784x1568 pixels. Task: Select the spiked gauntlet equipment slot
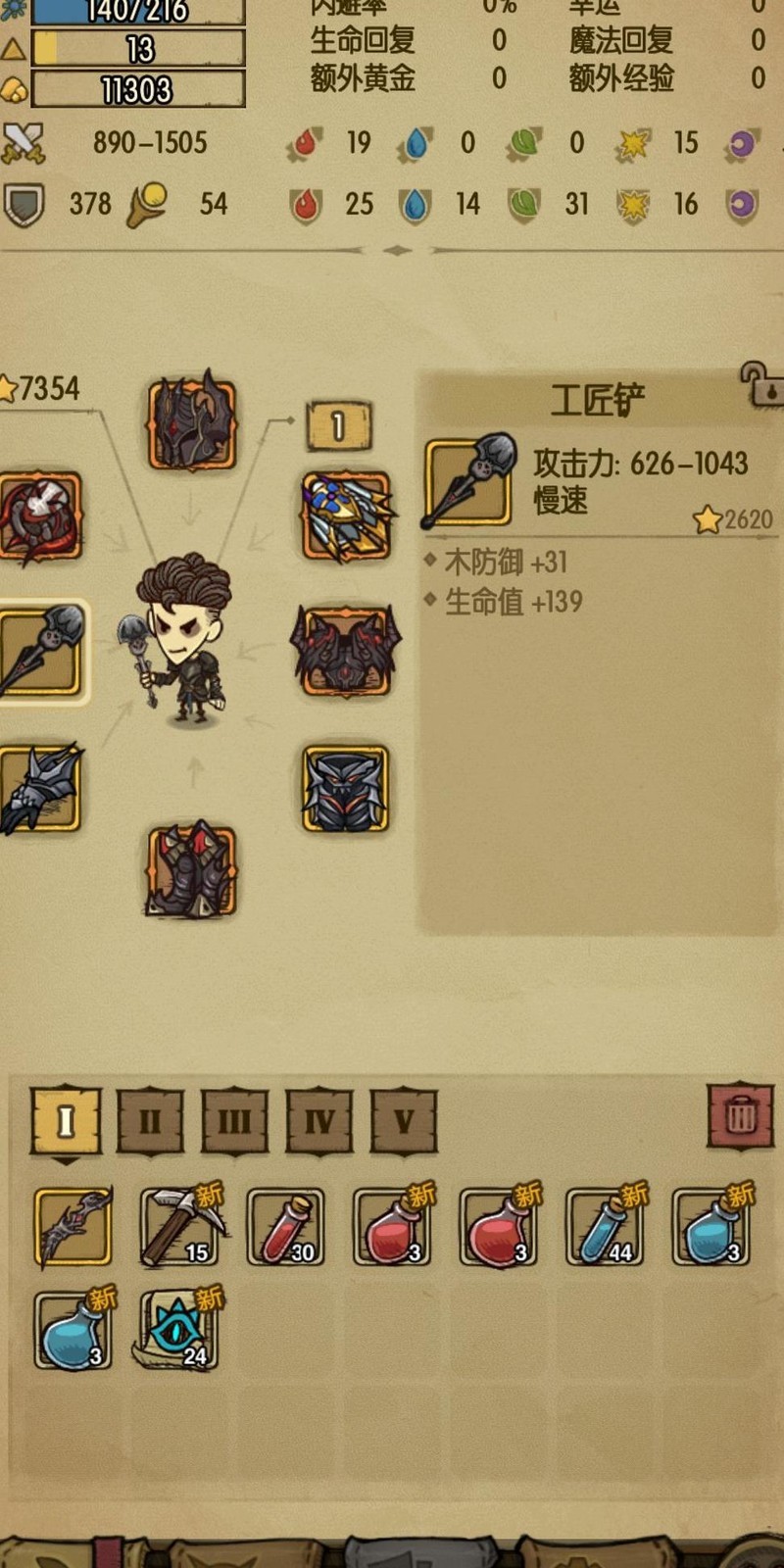(41, 789)
